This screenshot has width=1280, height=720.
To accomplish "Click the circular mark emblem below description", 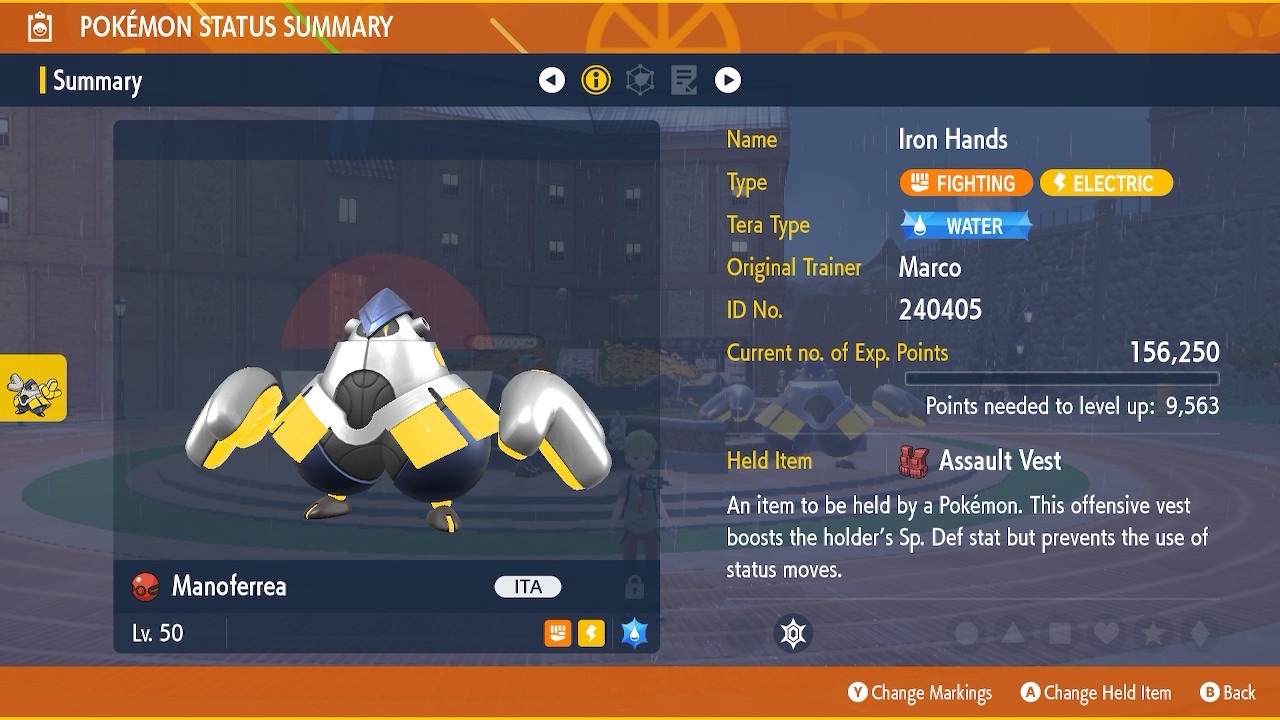I will [x=793, y=633].
